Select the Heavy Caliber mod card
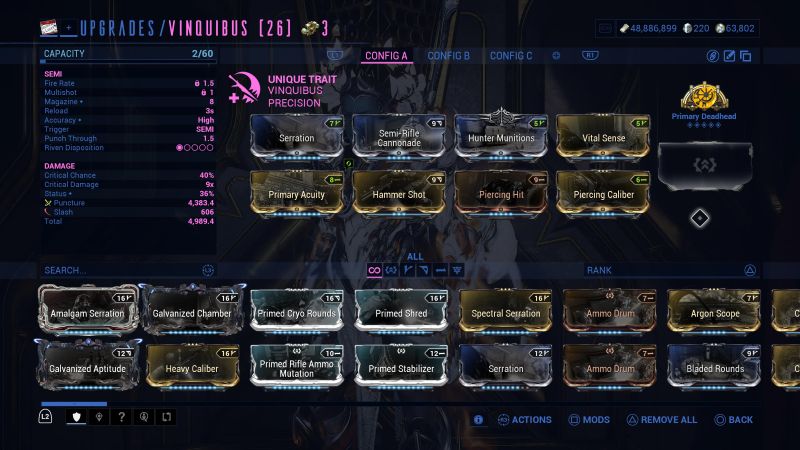 click(x=193, y=367)
